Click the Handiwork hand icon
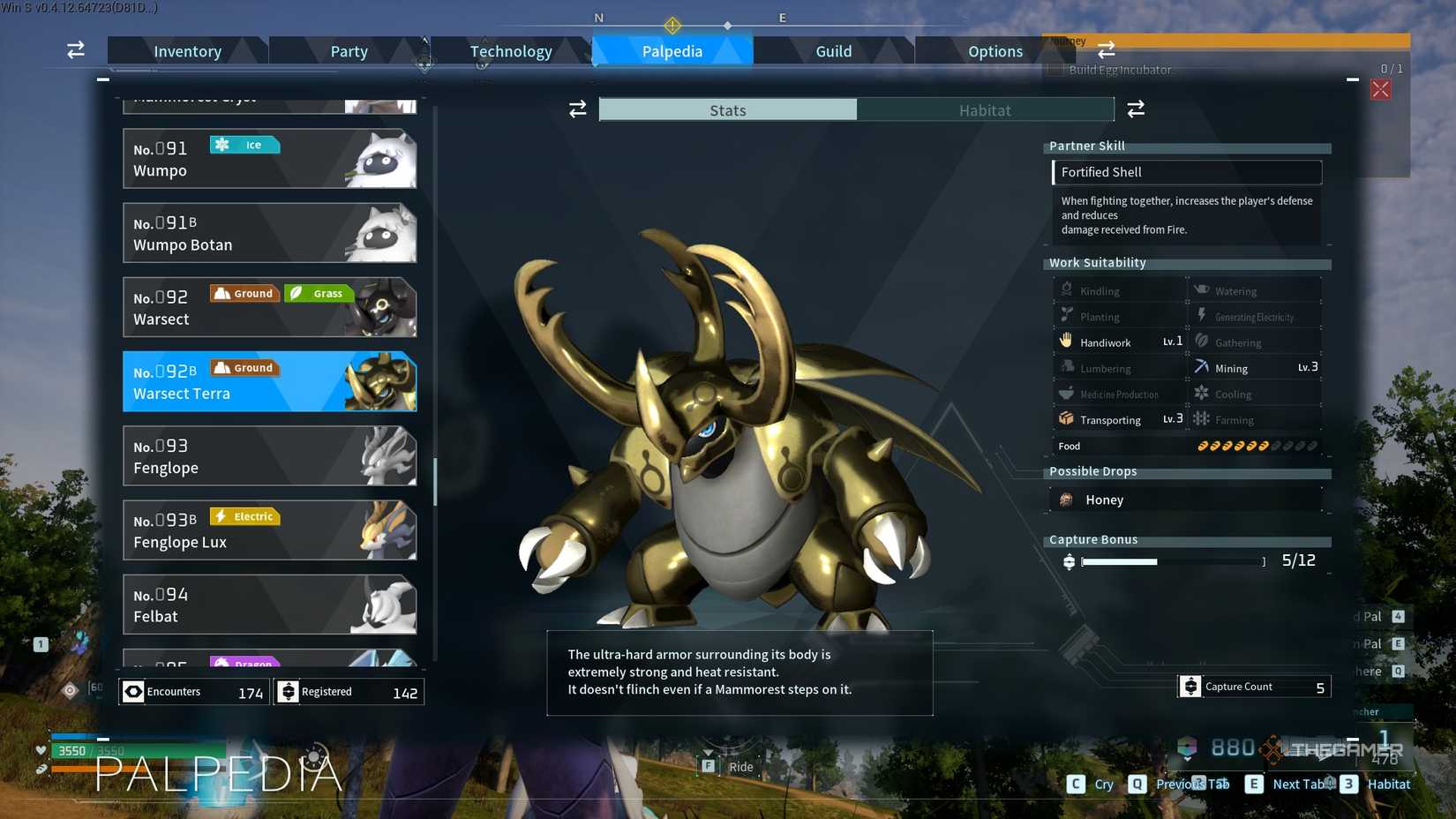The width and height of the screenshot is (1456, 819). 1065,340
